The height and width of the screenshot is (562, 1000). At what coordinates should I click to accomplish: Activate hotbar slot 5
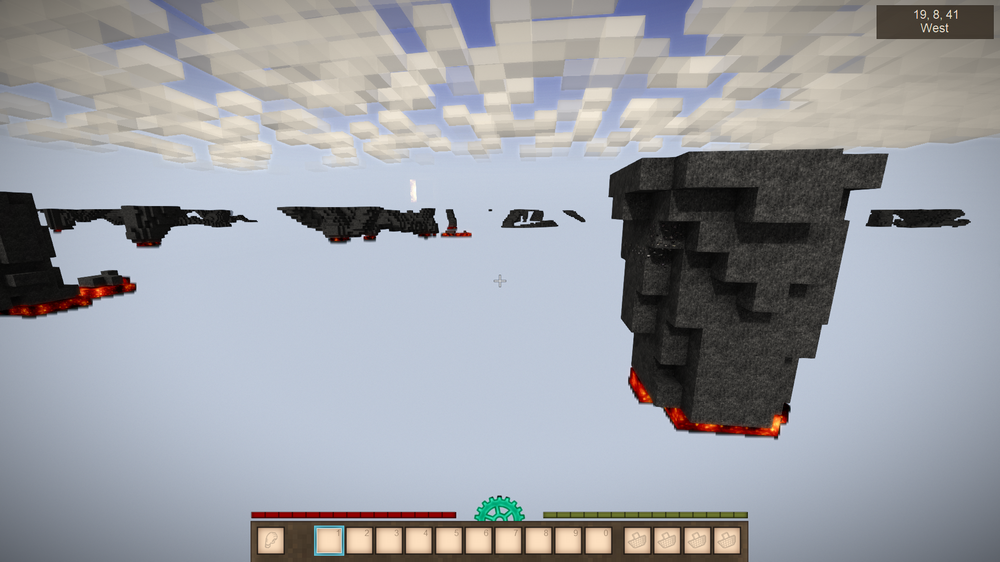449,541
